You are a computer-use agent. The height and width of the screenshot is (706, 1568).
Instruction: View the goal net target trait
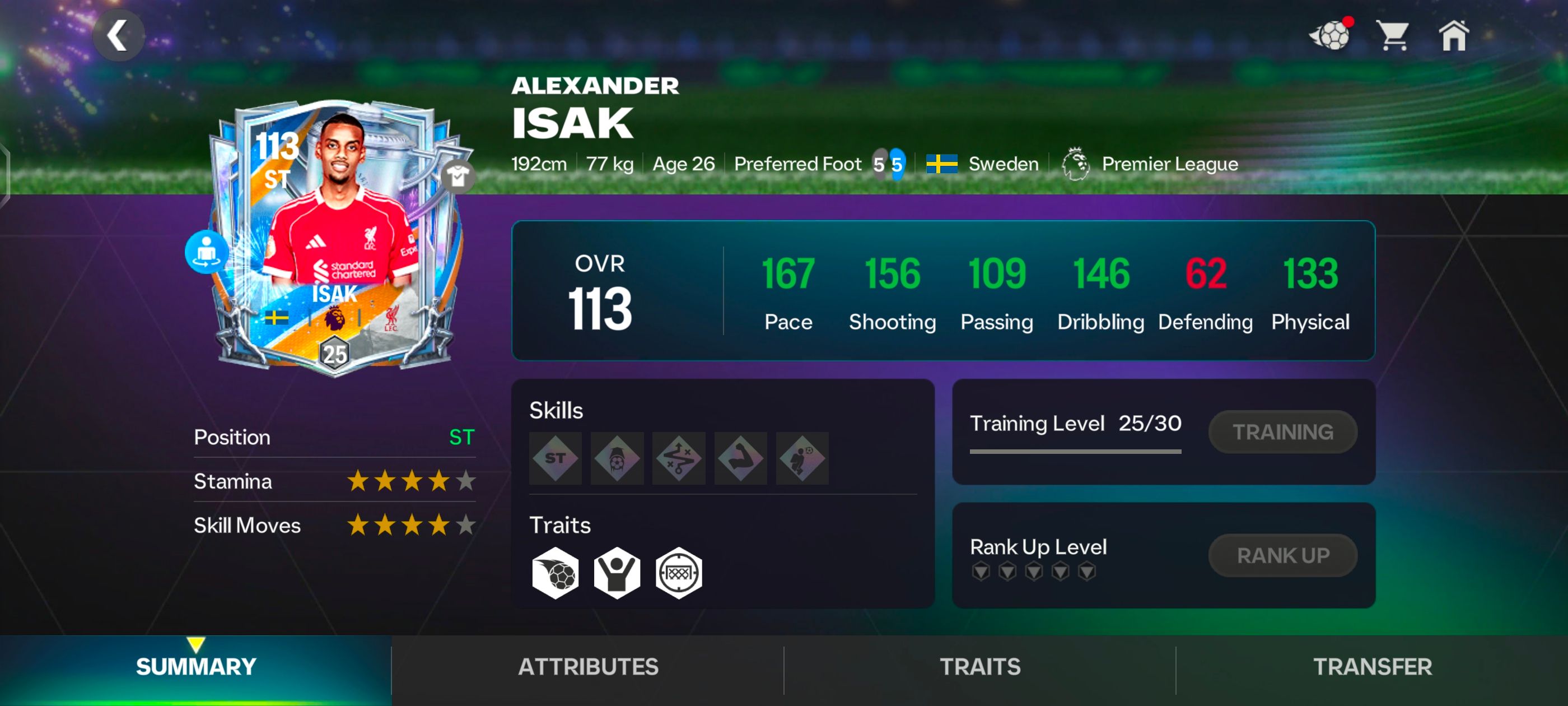point(679,573)
